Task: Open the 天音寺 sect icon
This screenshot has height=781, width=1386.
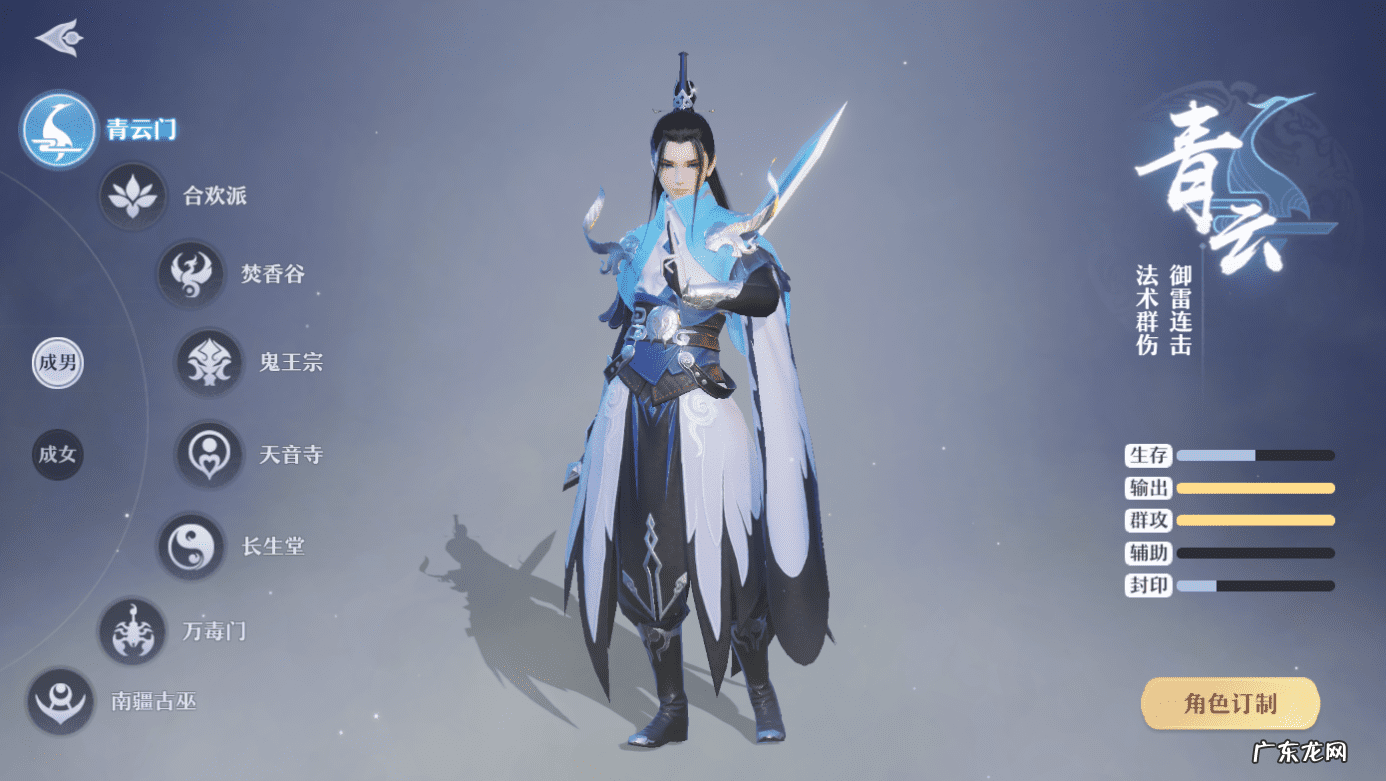Action: tap(207, 455)
